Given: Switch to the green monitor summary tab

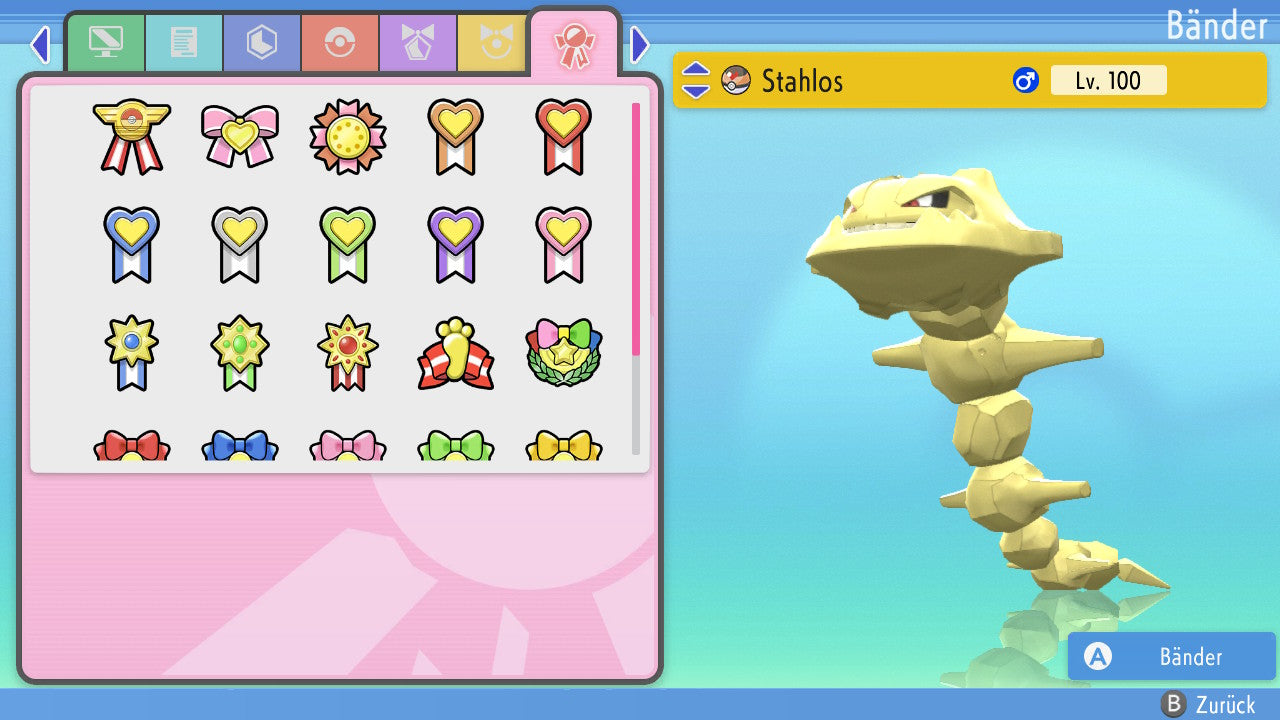Looking at the screenshot, I should click(105, 43).
